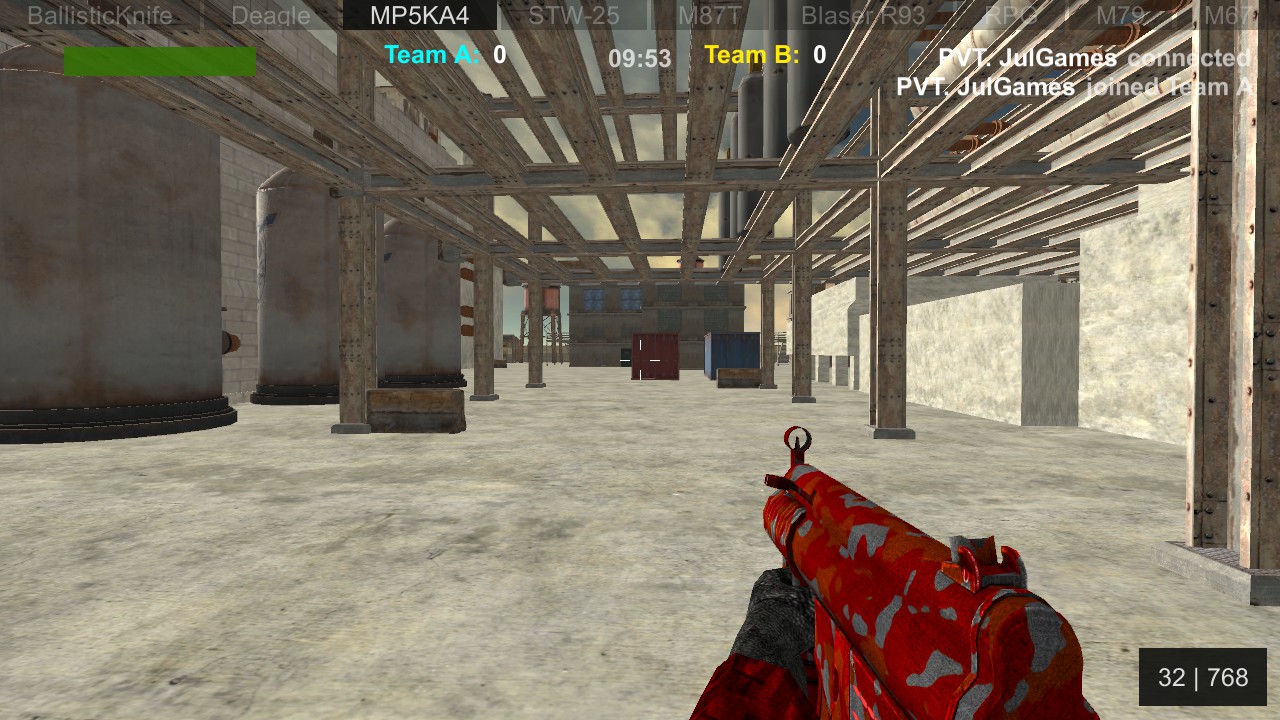Click the 09:53 match timer
Viewport: 1280px width, 720px height.
tap(641, 59)
